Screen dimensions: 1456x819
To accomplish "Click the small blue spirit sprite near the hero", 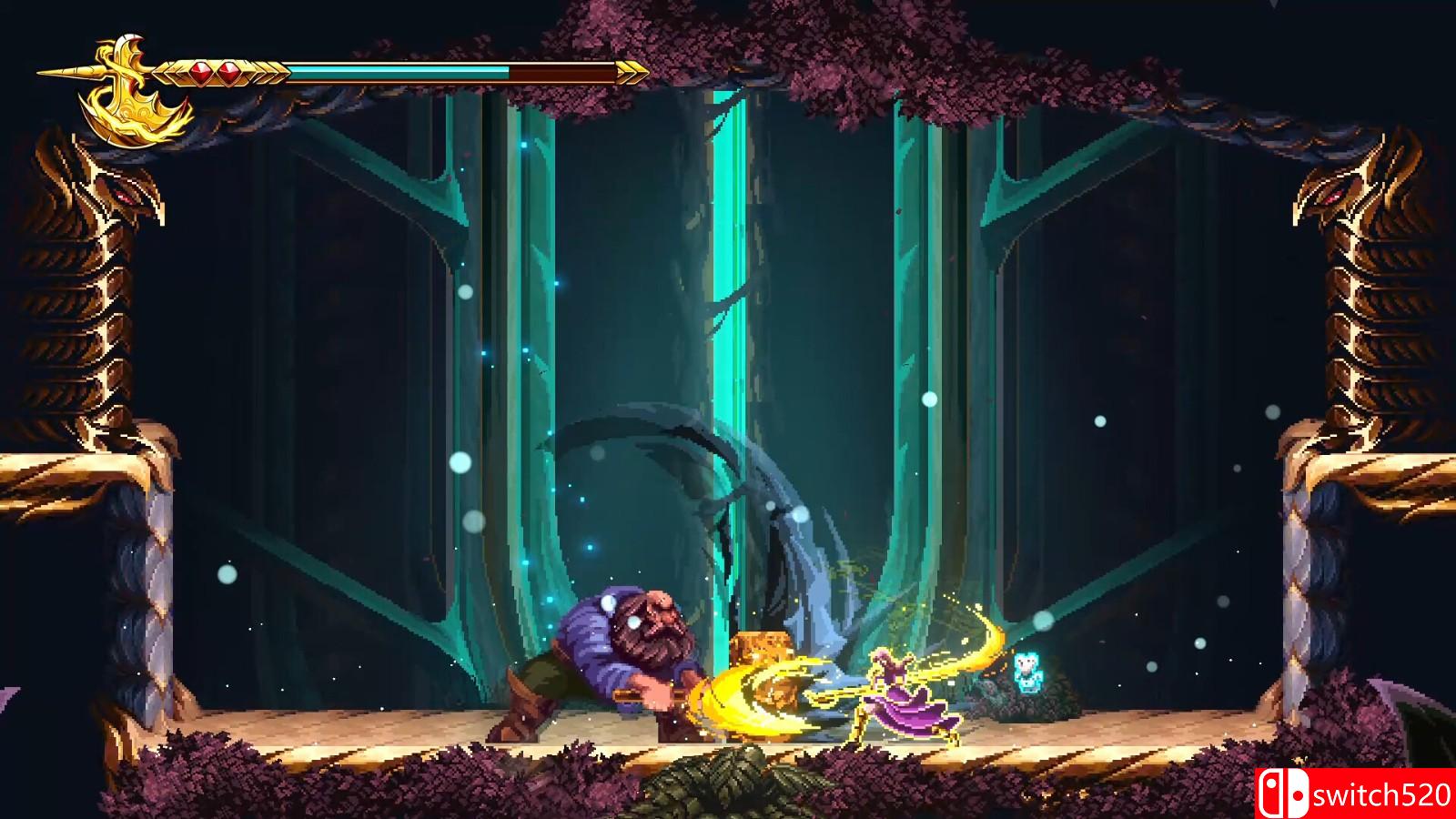I will (1026, 672).
